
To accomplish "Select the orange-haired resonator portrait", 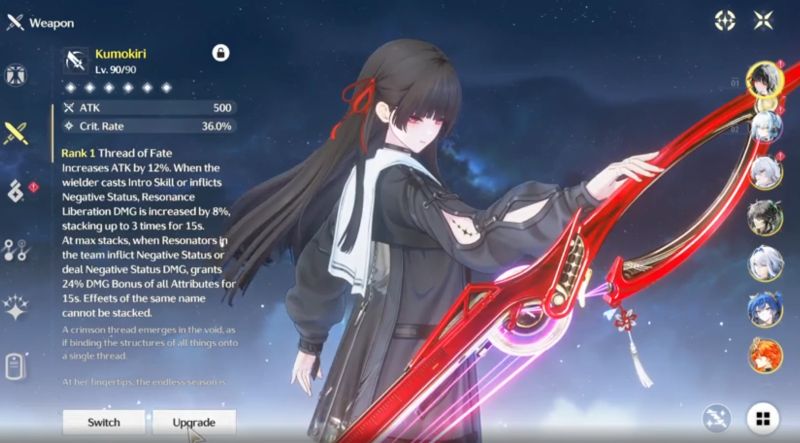I will 764,354.
